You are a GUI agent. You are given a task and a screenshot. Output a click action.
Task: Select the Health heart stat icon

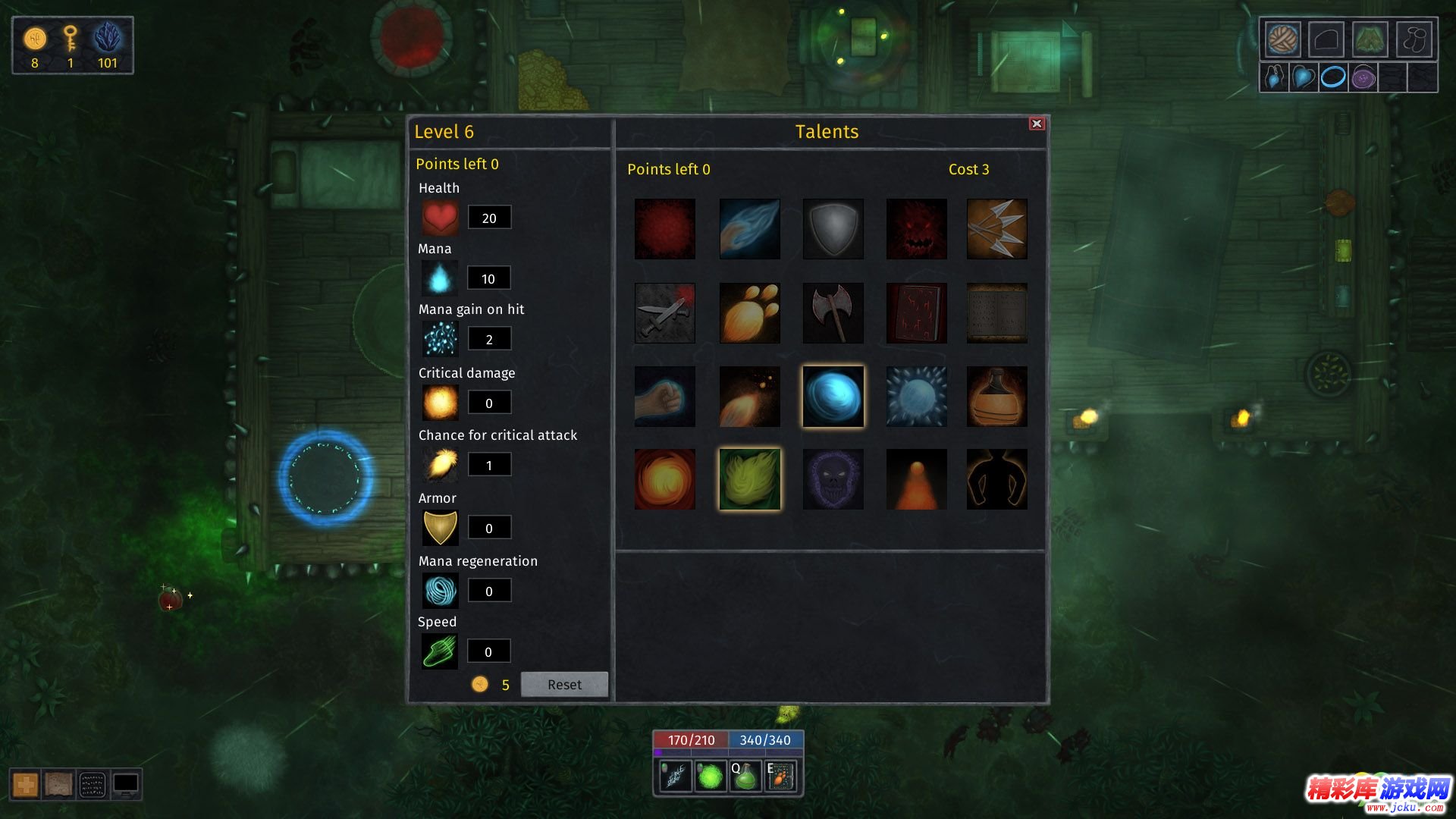tap(440, 218)
